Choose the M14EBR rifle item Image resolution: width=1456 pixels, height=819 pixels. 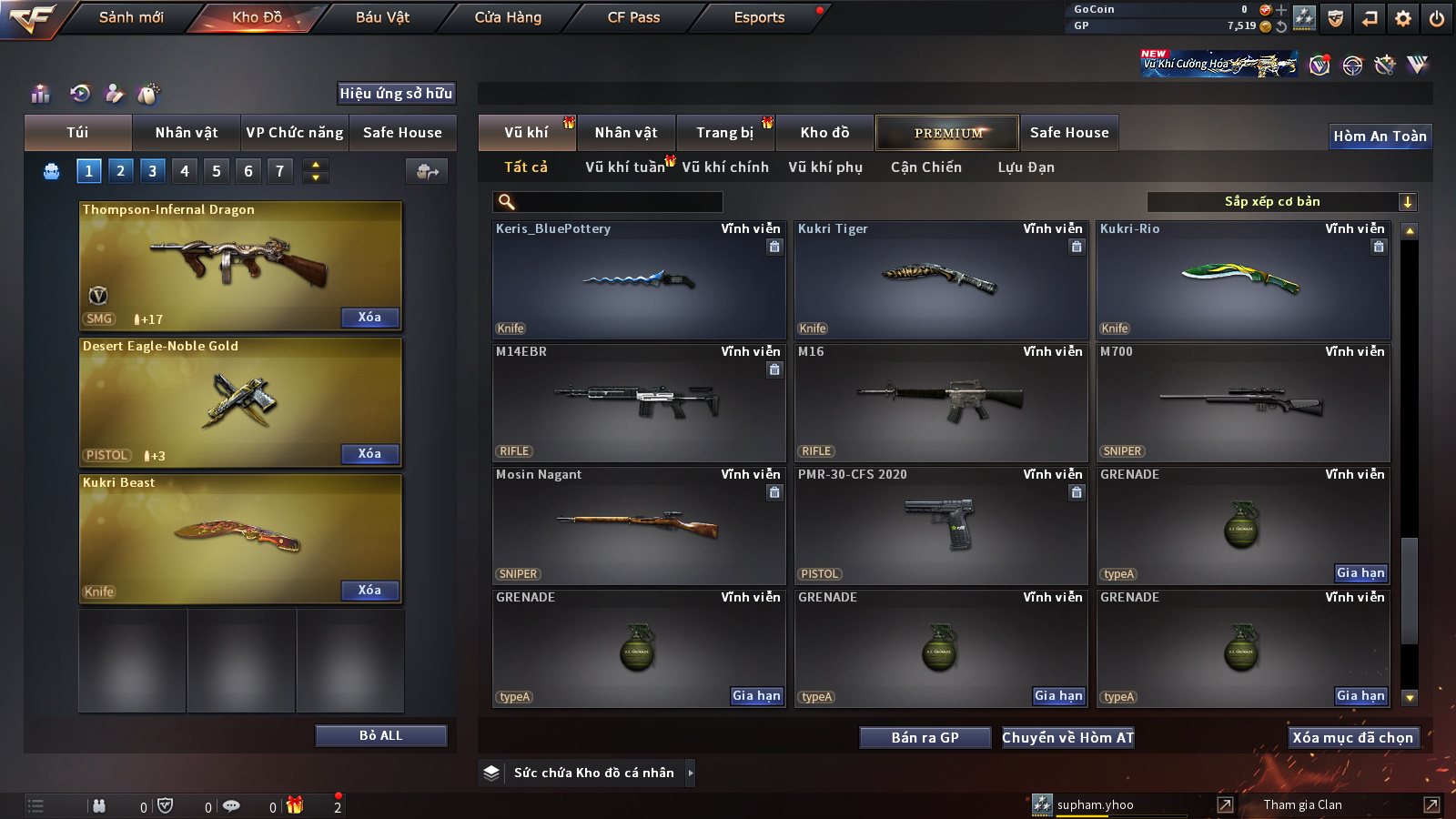click(x=639, y=402)
